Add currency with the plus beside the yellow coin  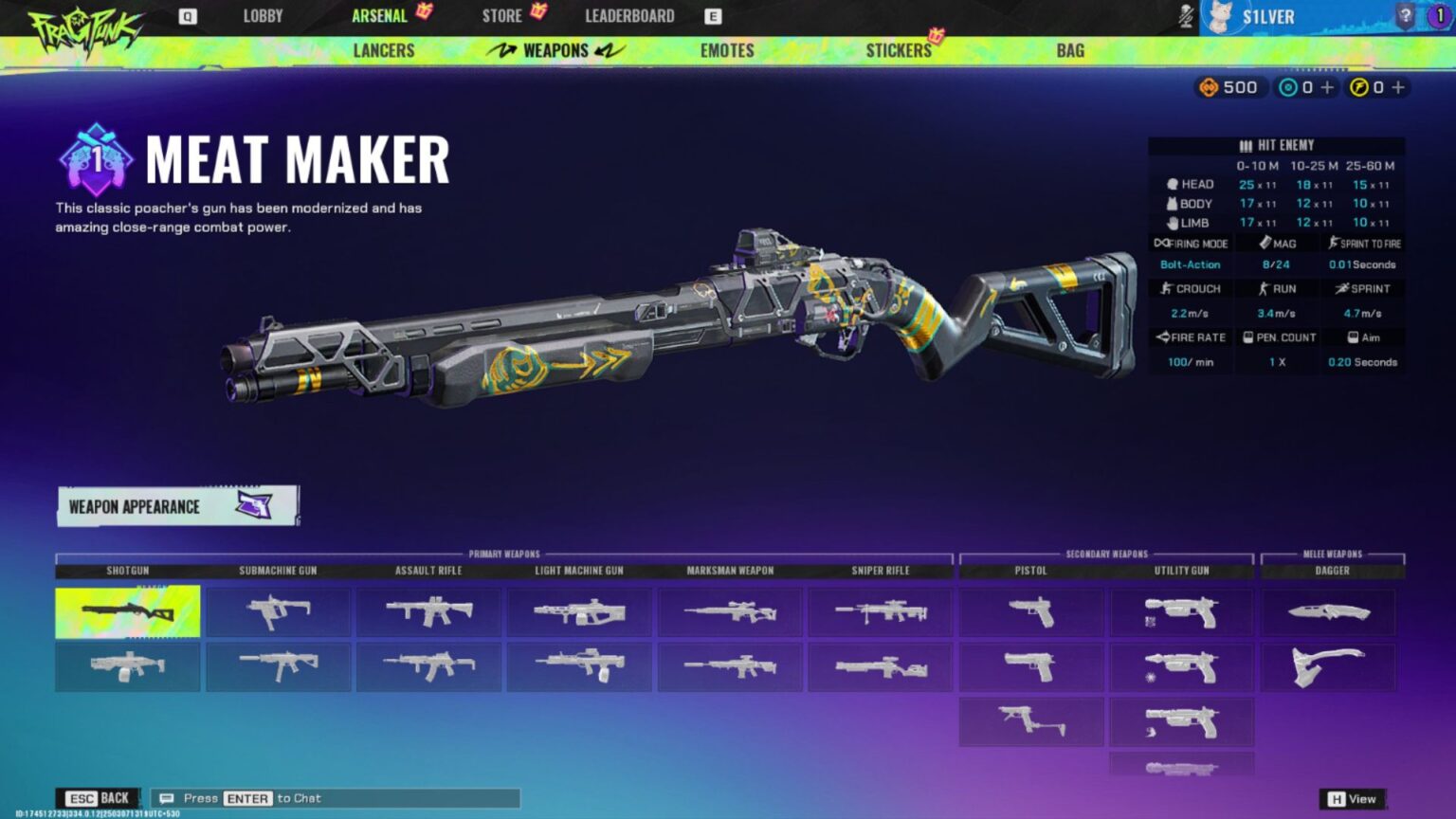1398,87
